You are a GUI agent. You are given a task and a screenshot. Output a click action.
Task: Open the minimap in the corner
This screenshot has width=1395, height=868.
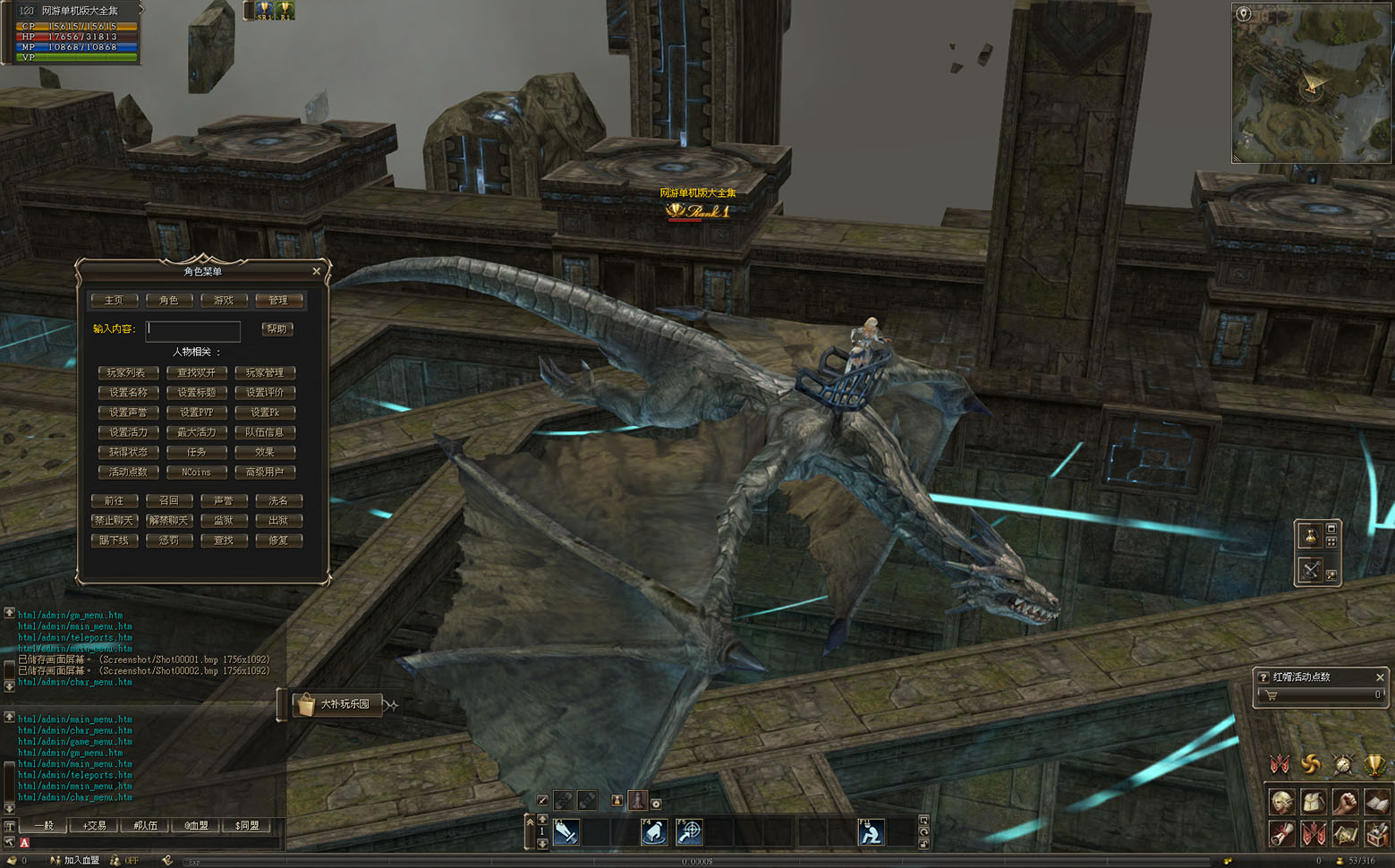point(1311,83)
